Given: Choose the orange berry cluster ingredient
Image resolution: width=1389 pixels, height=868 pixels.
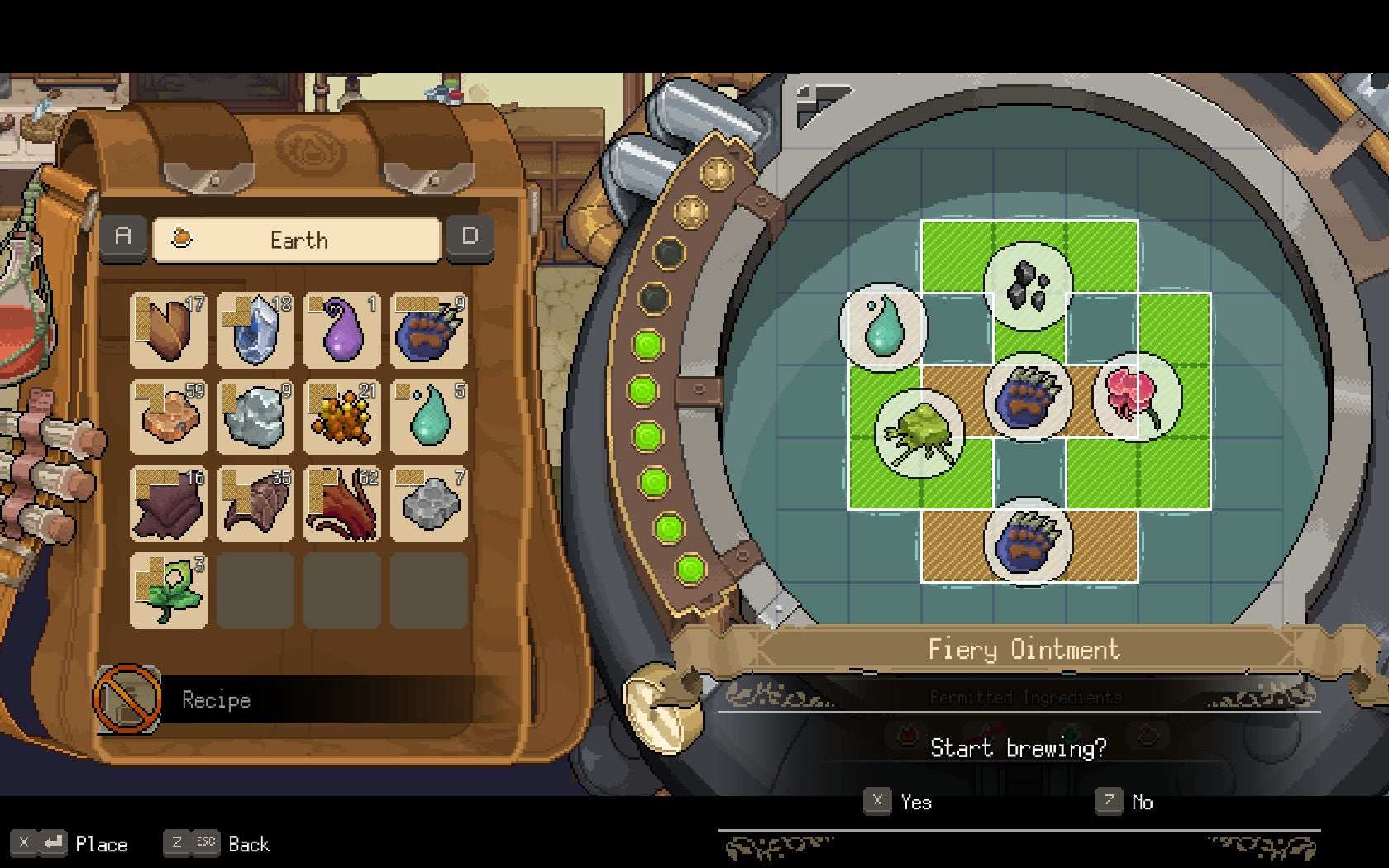Looking at the screenshot, I should coord(342,417).
